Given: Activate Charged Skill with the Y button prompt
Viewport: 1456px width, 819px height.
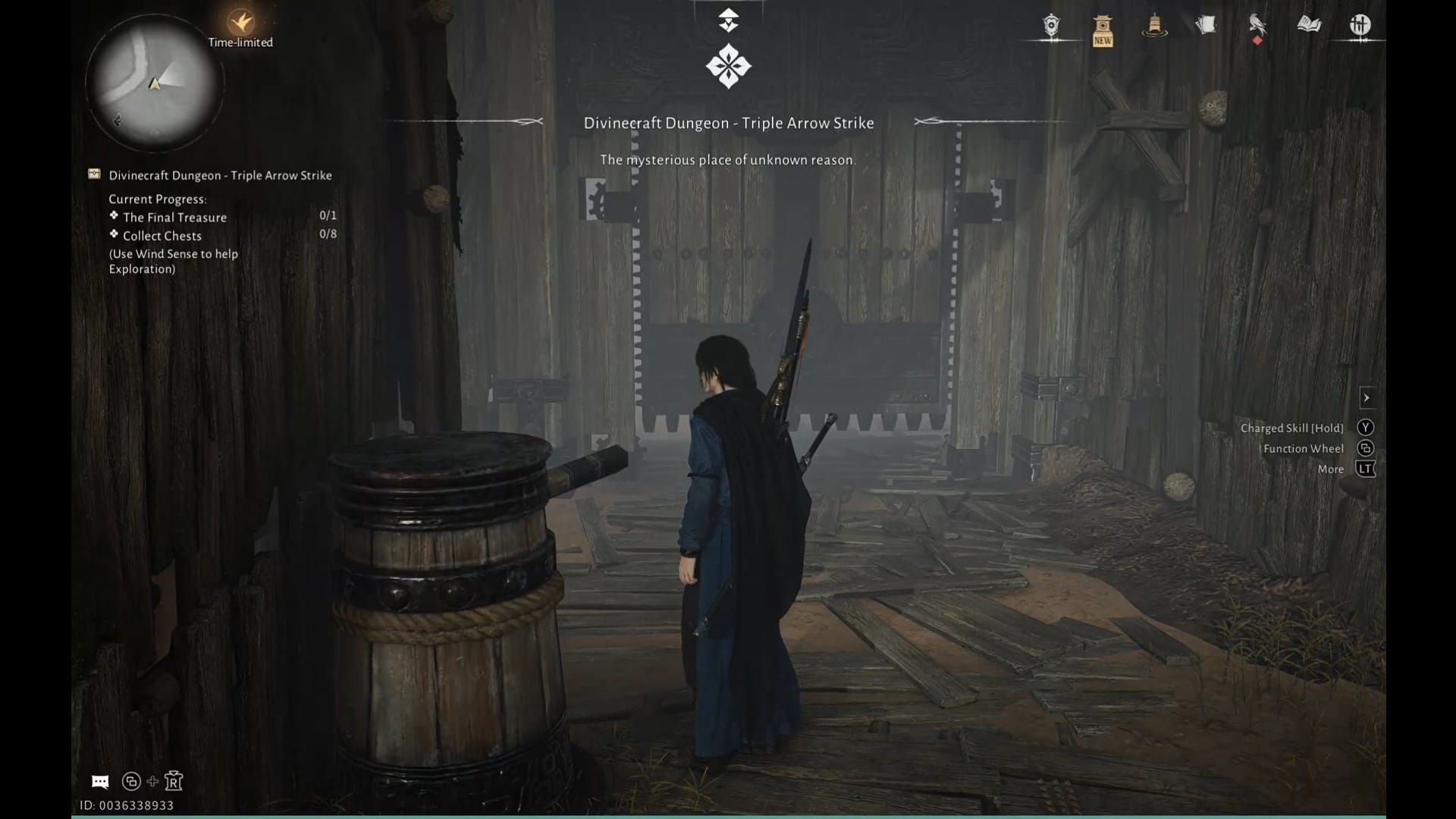Looking at the screenshot, I should tap(1365, 427).
